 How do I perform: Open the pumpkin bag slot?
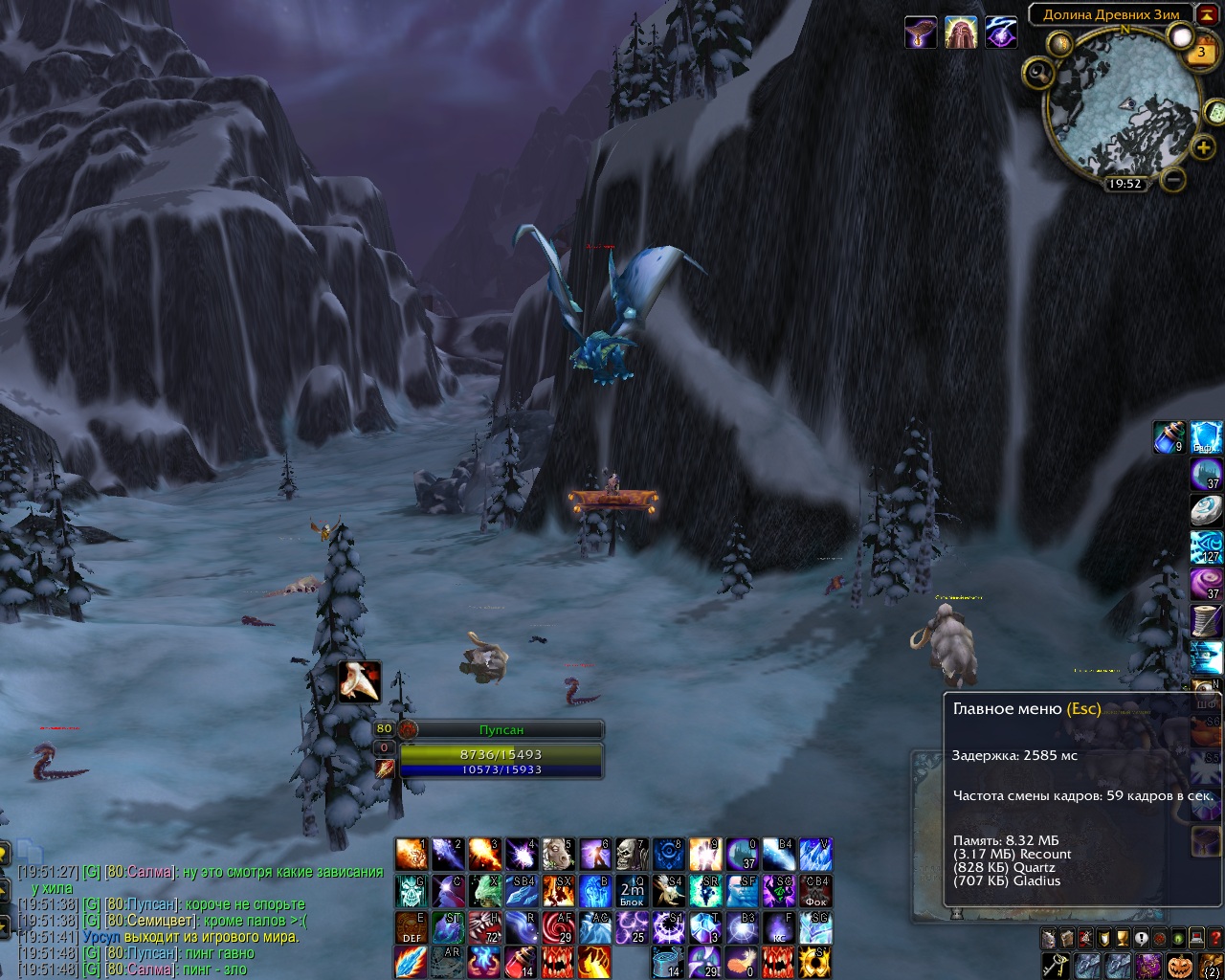pos(1179,965)
